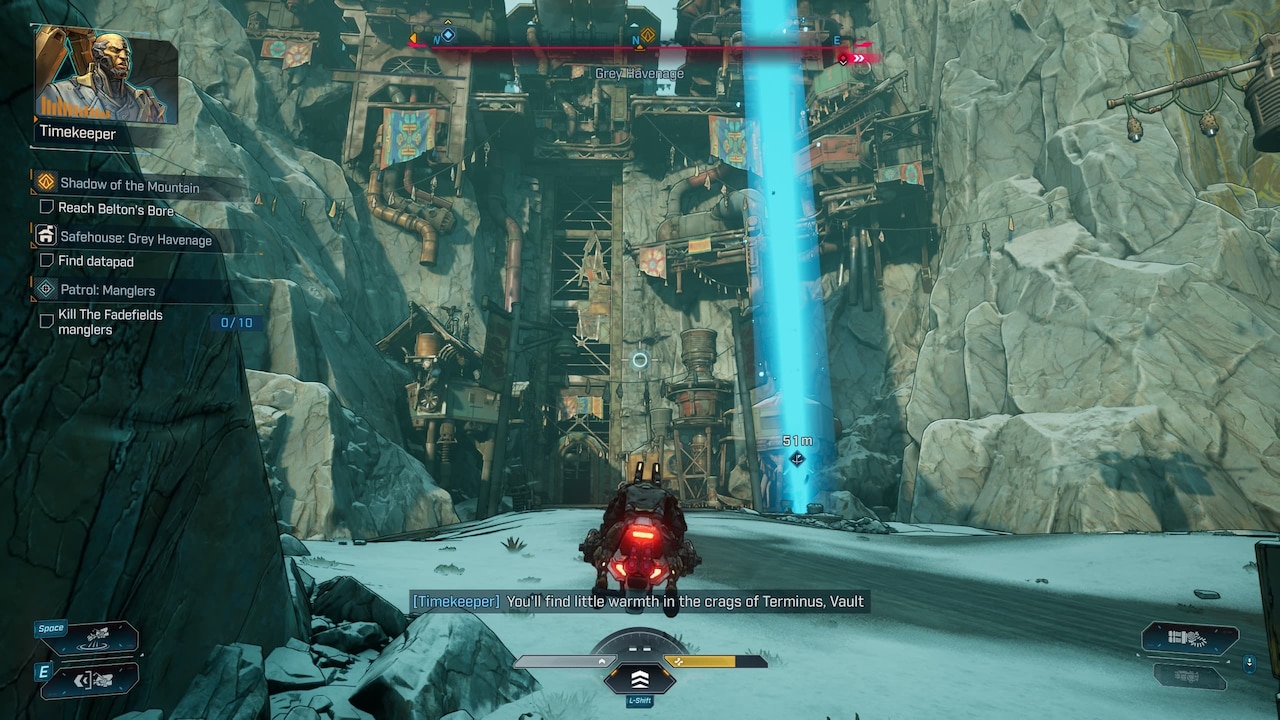The image size is (1280, 720).
Task: Toggle the Kill The Fadefields manglers checkbox
Action: click(46, 321)
